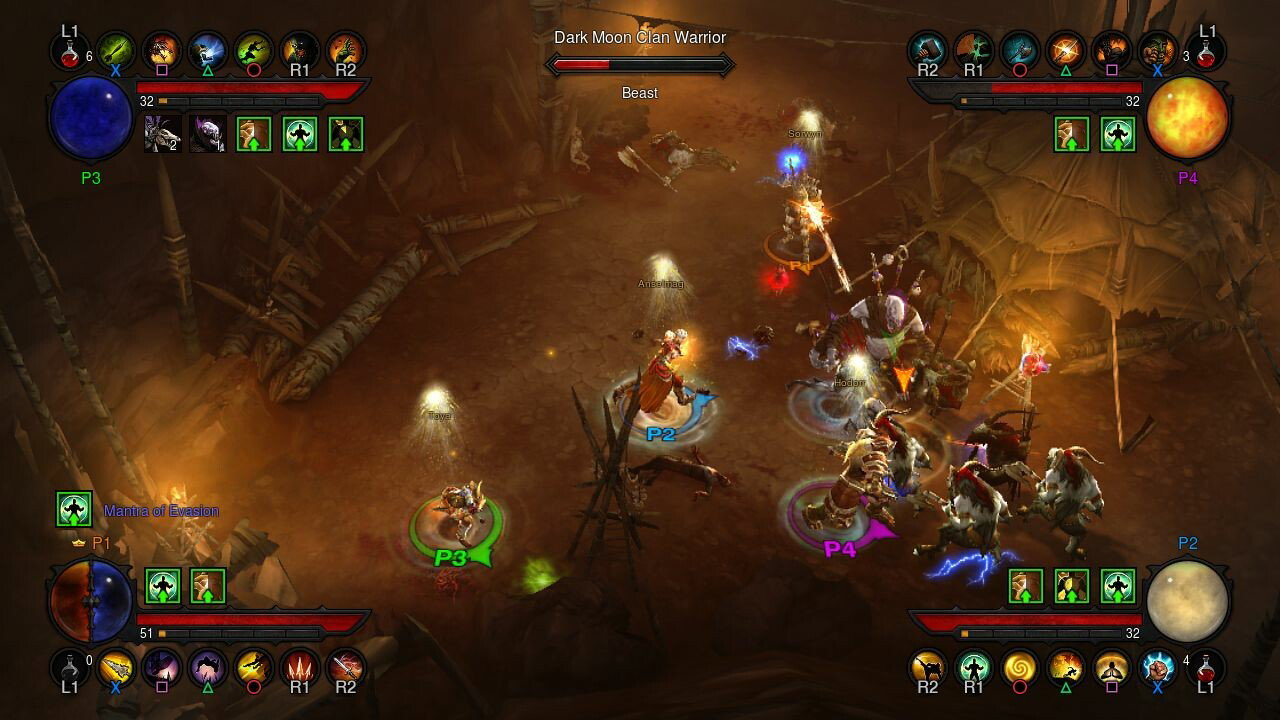Select P2's red health potion slot
This screenshot has width=1280, height=720.
pos(1207,666)
